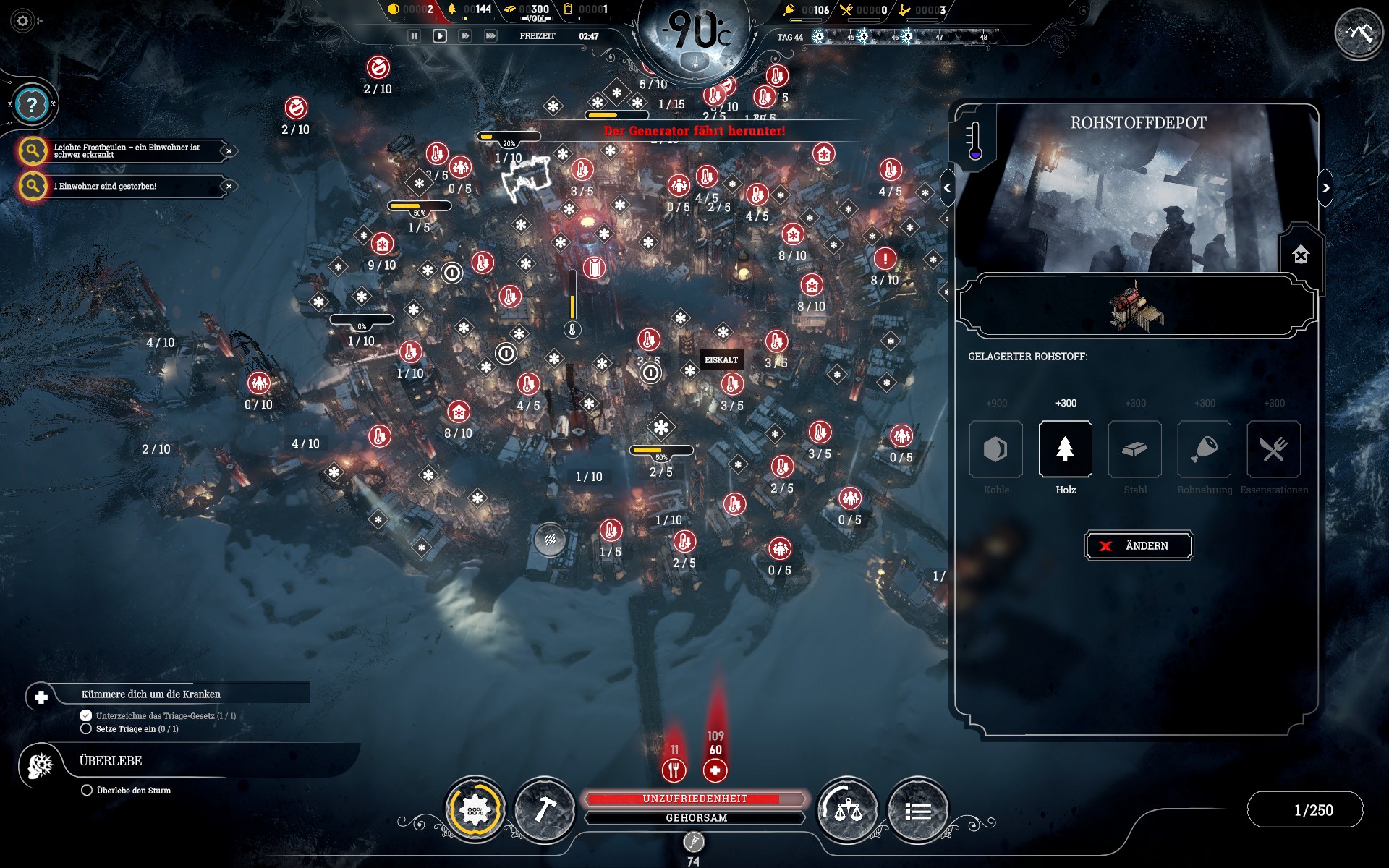The image size is (1389, 868).
Task: Open the economy list overview
Action: 917,810
